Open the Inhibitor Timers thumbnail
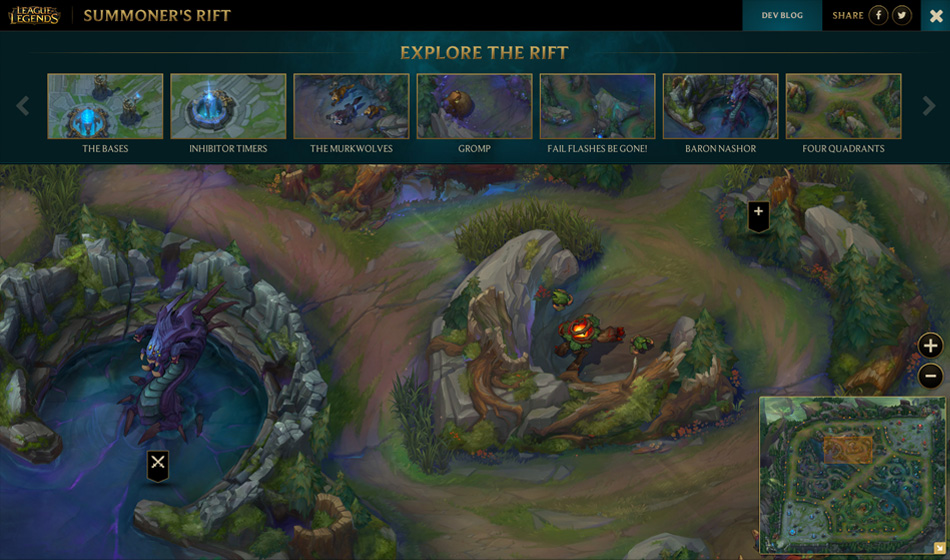Viewport: 950px width, 560px height. [x=228, y=106]
